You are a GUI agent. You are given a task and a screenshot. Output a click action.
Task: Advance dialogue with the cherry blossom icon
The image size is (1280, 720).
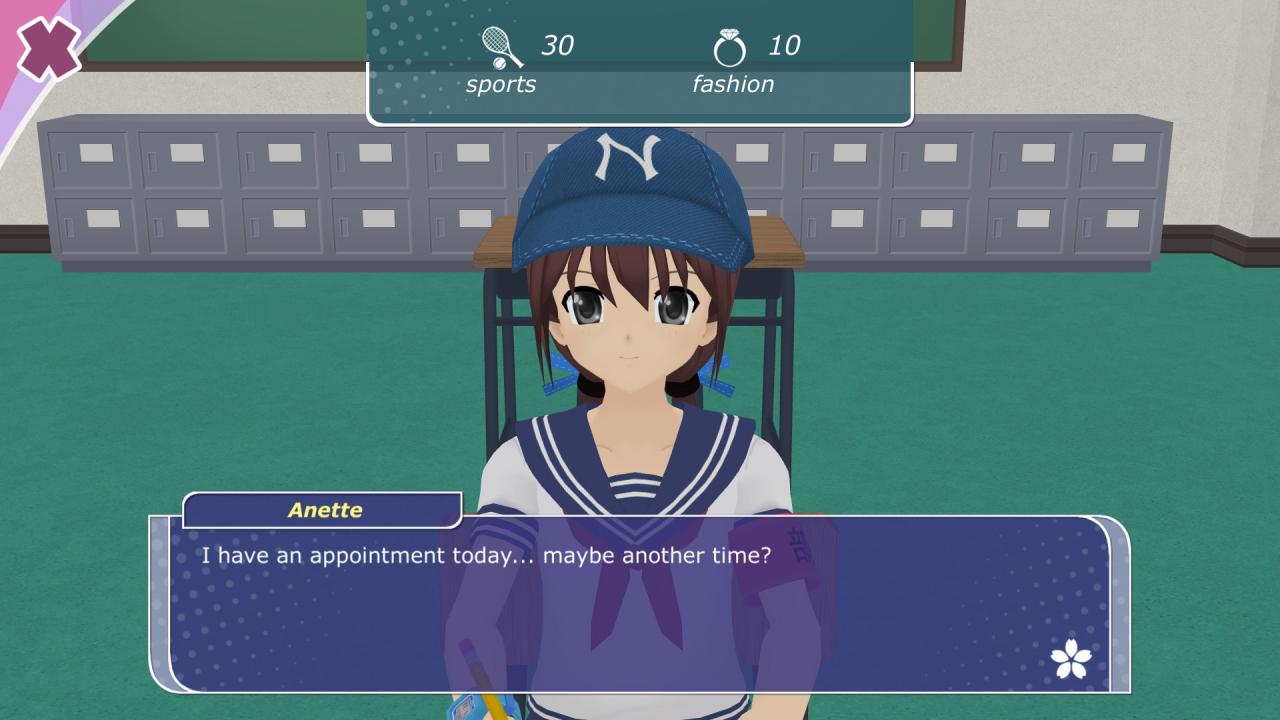[x=1071, y=658]
